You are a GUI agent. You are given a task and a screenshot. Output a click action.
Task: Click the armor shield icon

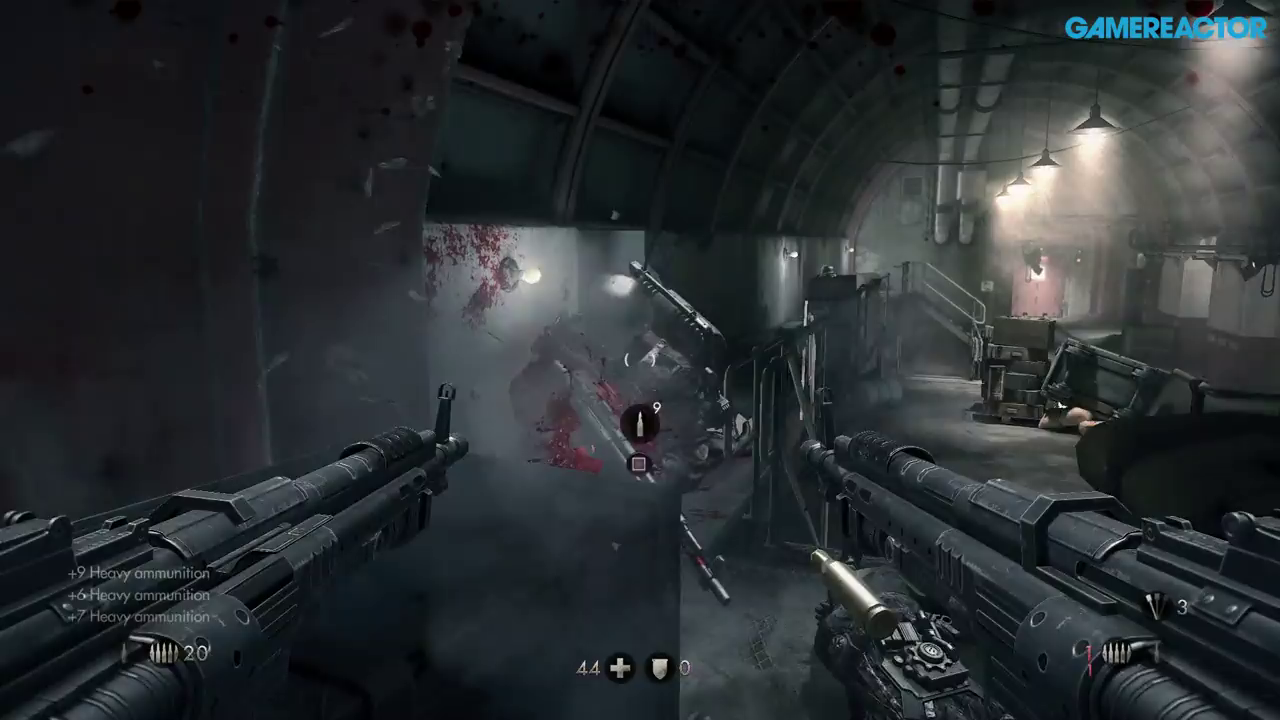[x=660, y=668]
